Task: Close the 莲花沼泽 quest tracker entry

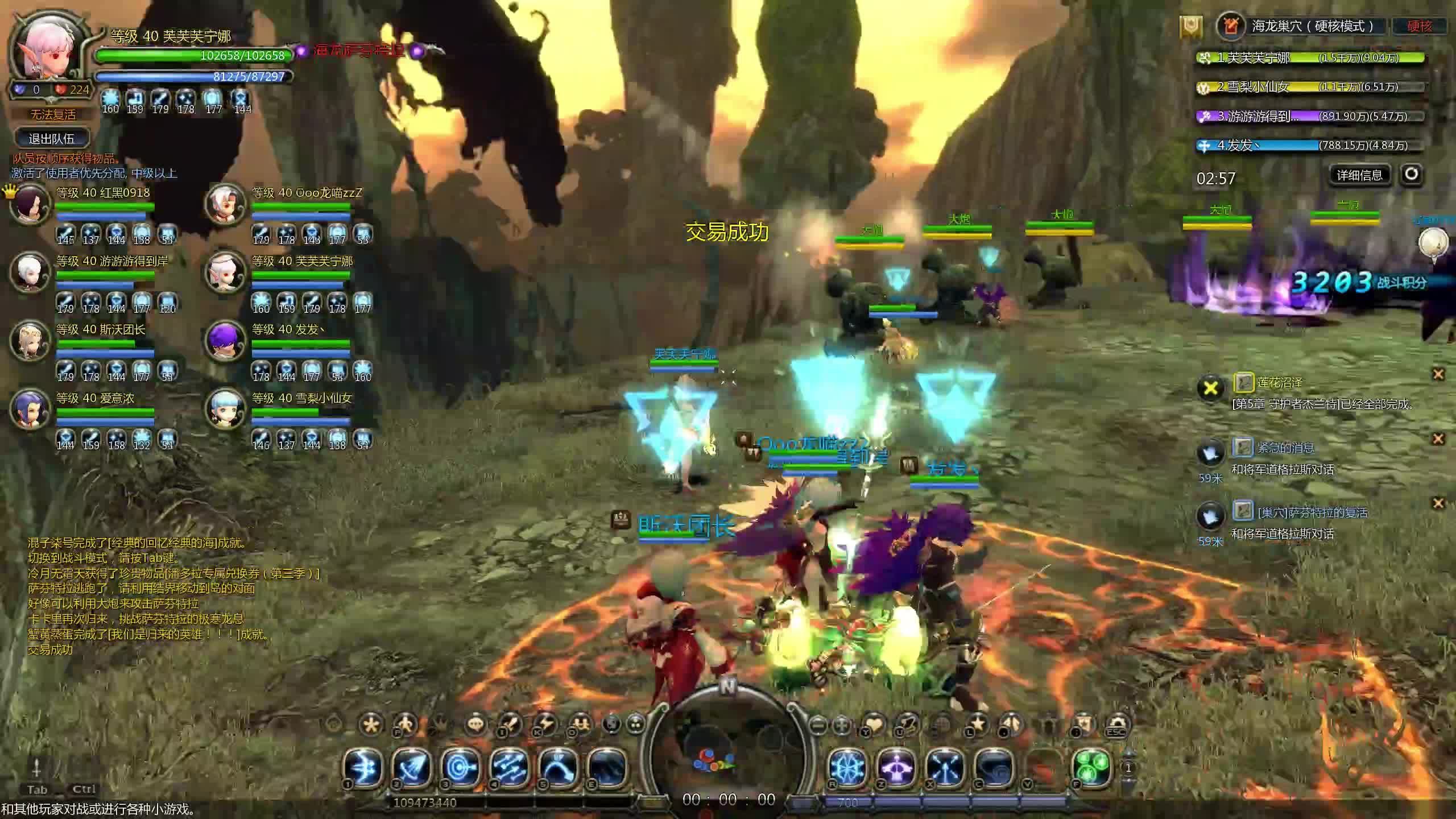Action: click(x=1438, y=374)
